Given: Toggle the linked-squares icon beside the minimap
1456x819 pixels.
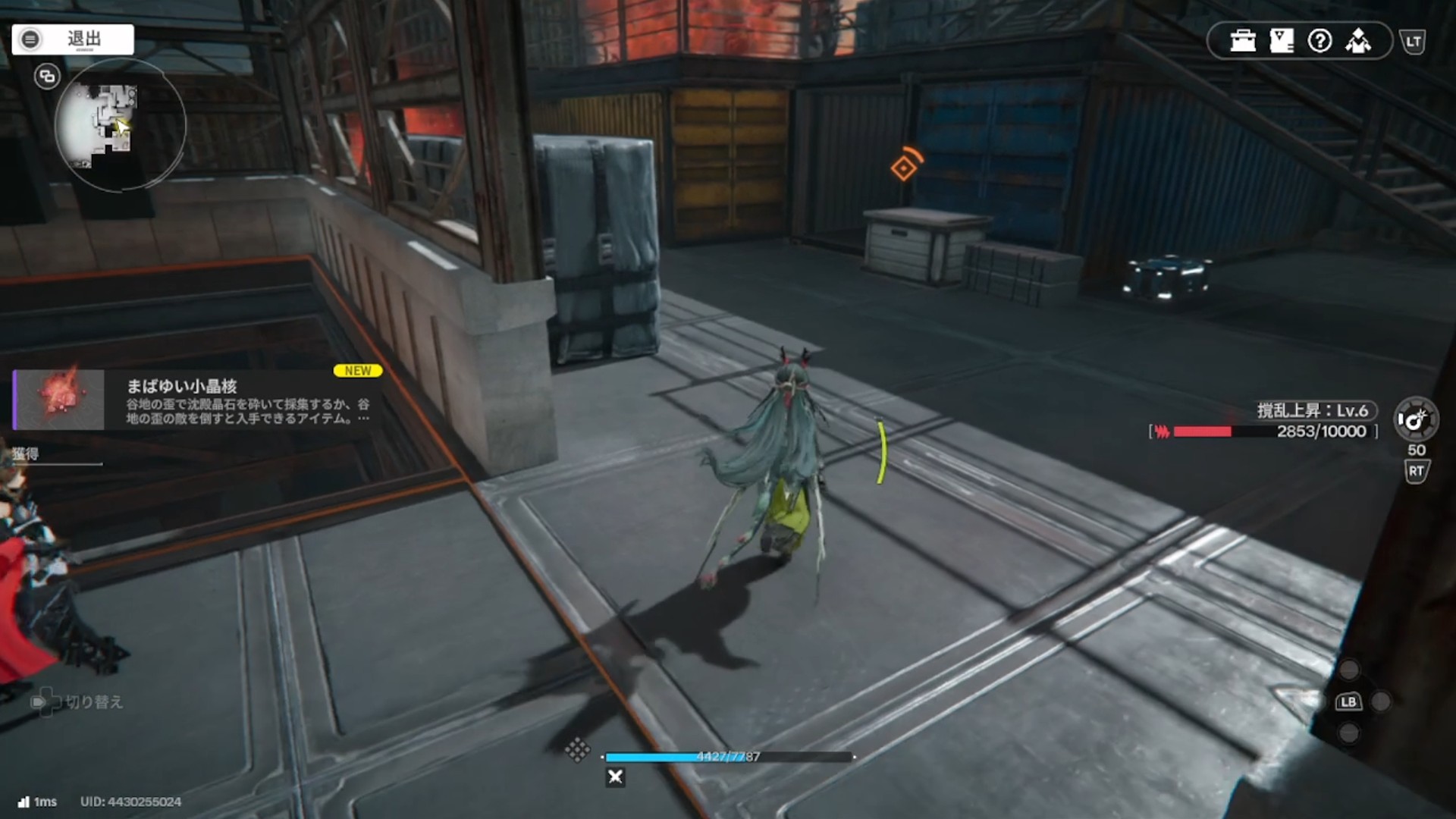Looking at the screenshot, I should (47, 77).
